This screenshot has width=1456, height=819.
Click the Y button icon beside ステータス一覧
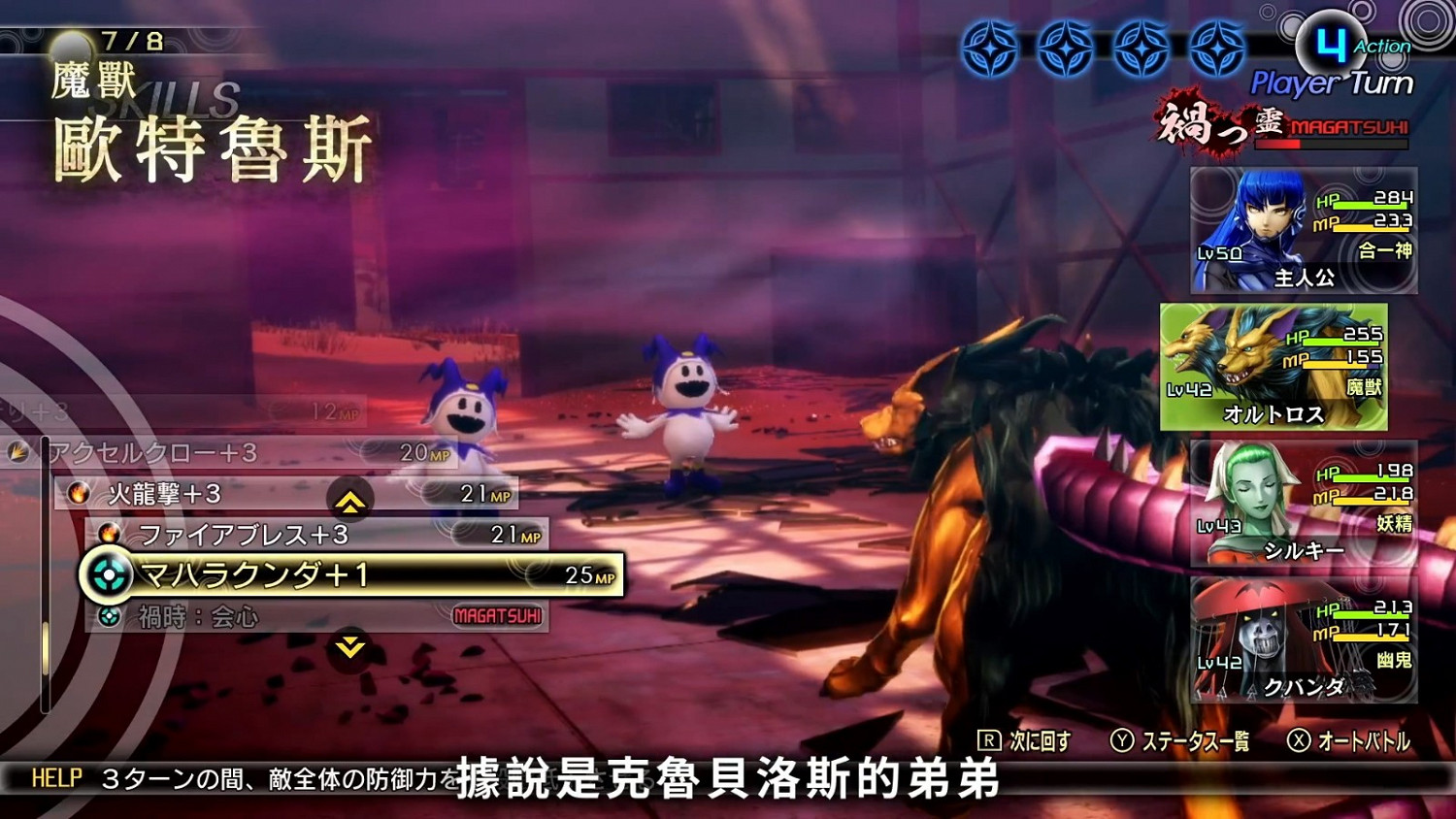pos(1124,738)
